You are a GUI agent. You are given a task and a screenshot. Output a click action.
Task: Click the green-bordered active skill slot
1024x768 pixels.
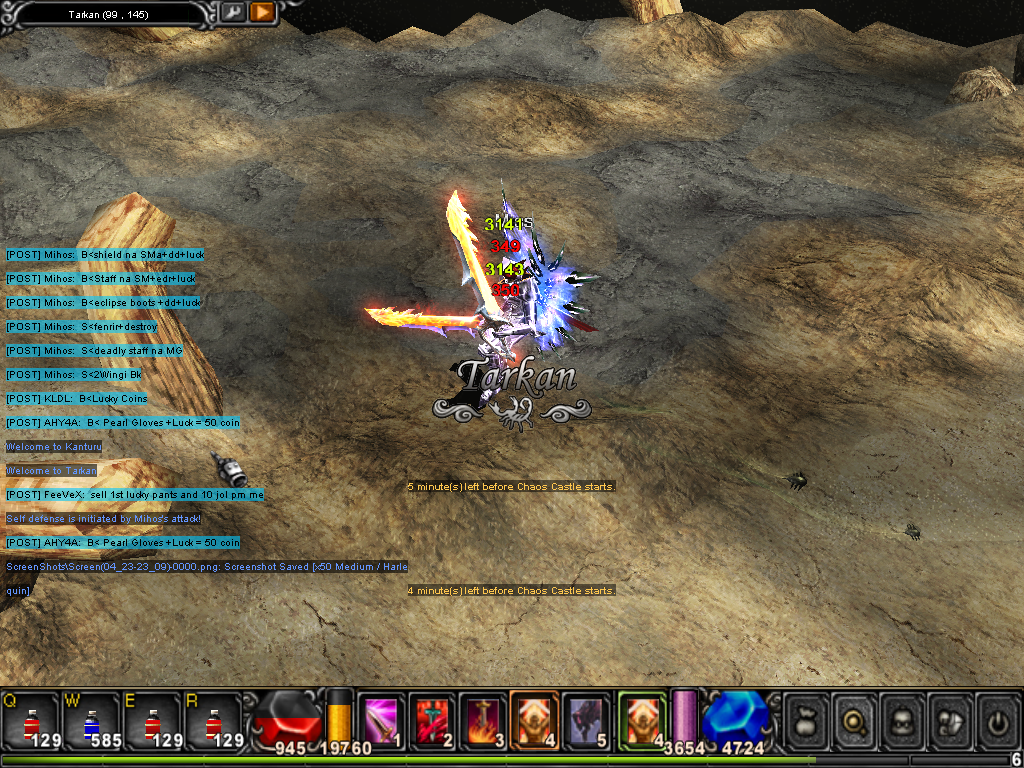click(x=641, y=721)
